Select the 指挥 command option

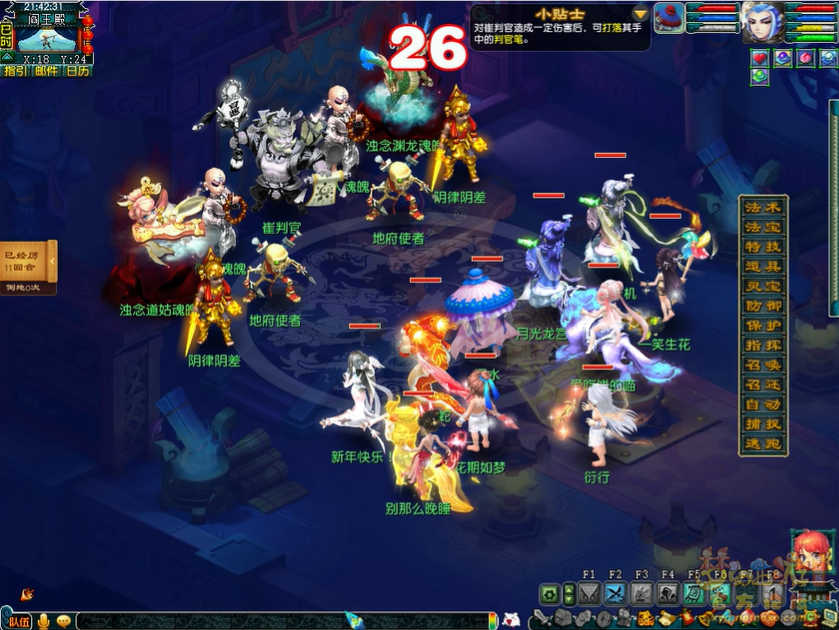[764, 345]
